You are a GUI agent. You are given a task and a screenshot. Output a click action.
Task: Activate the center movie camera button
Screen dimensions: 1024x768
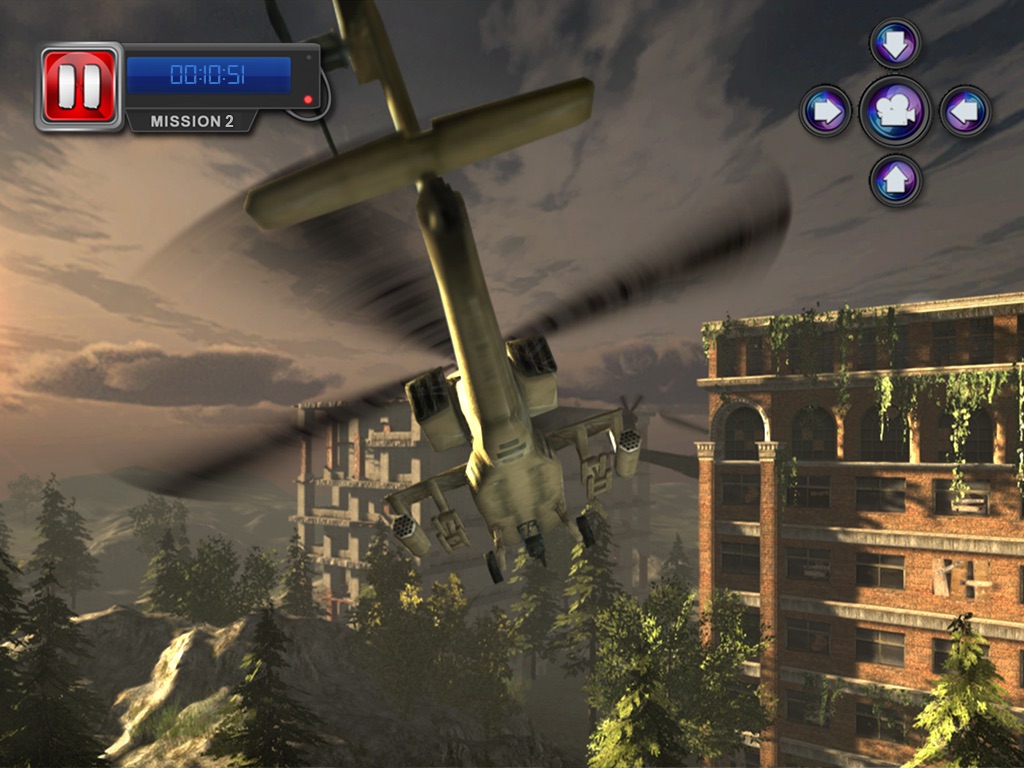(895, 111)
